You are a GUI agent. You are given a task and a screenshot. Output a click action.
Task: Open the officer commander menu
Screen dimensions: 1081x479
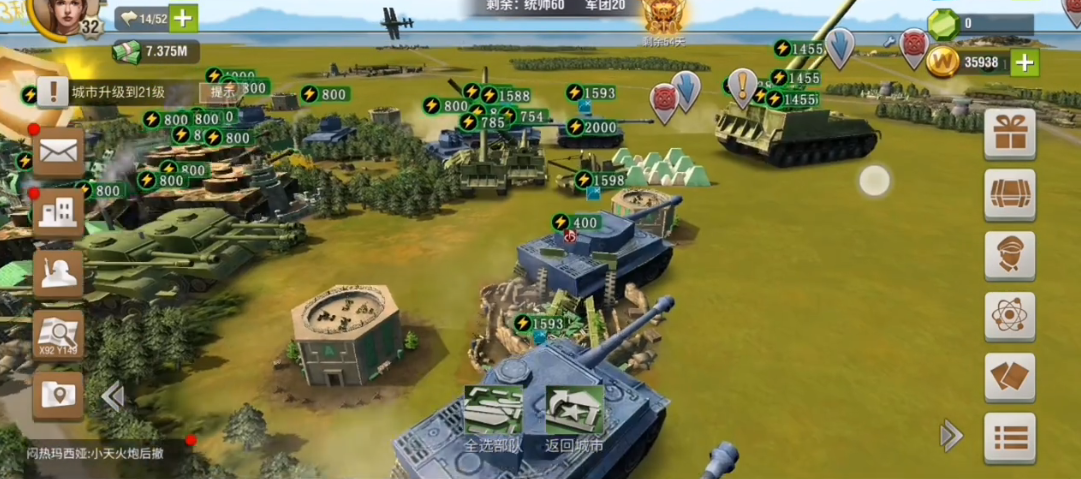[x=1009, y=255]
